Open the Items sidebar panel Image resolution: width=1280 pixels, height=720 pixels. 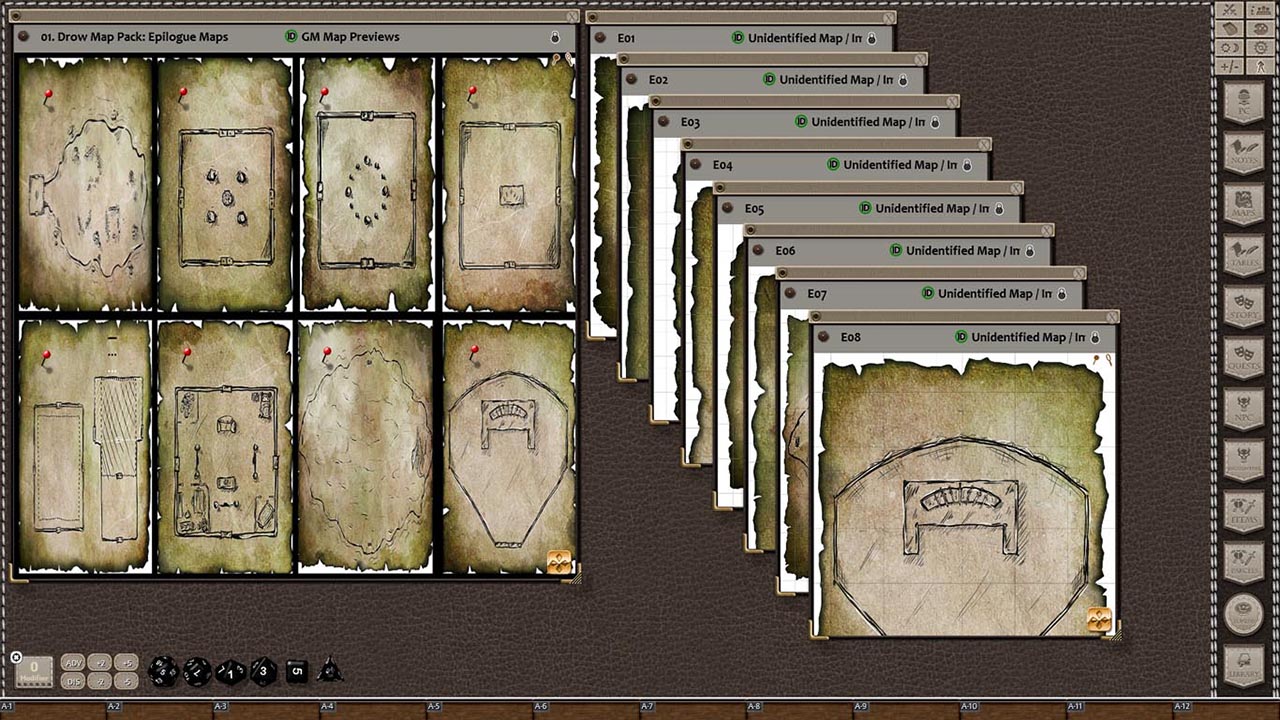1243,508
